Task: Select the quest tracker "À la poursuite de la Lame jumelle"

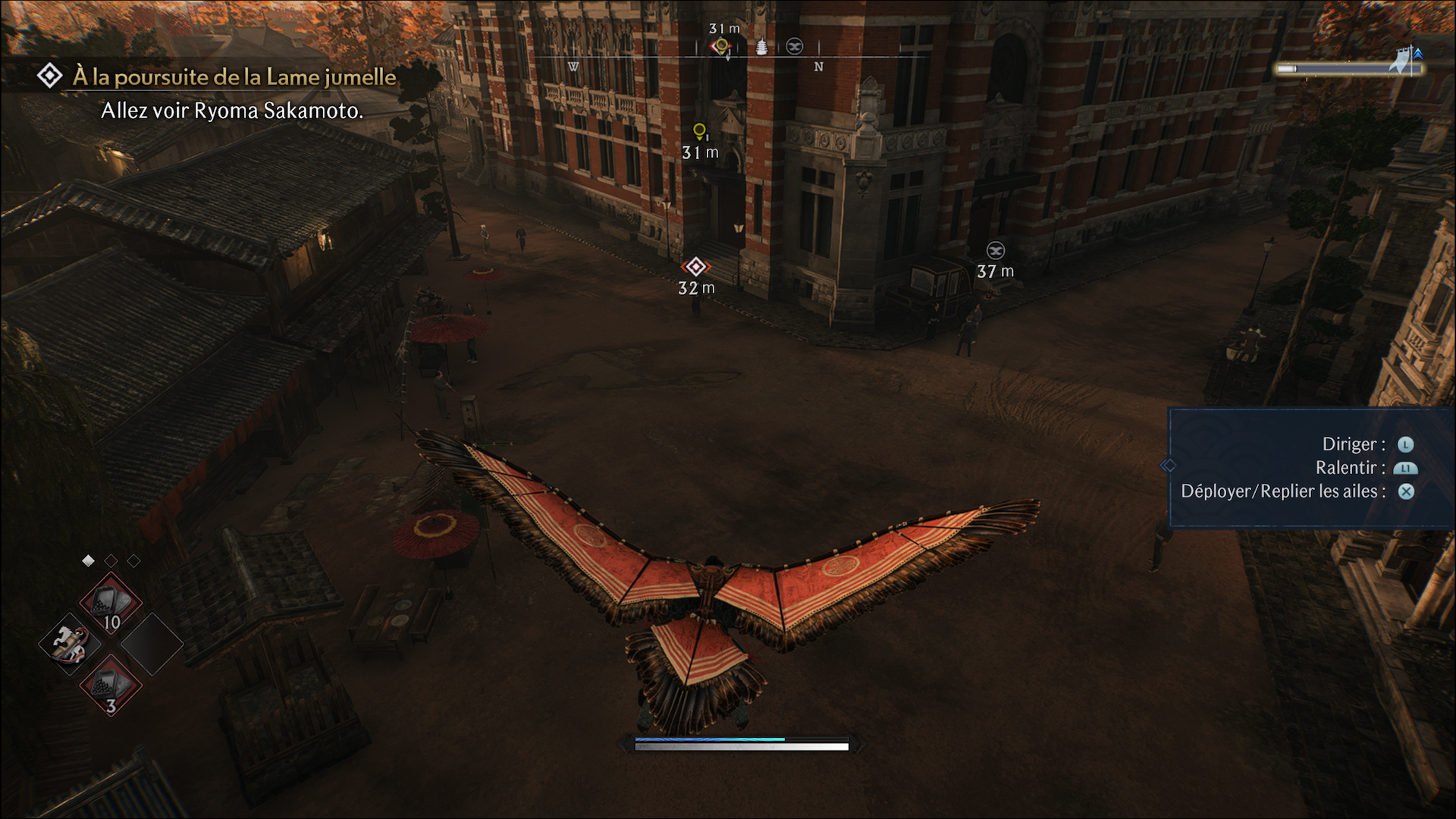Action: (x=234, y=77)
